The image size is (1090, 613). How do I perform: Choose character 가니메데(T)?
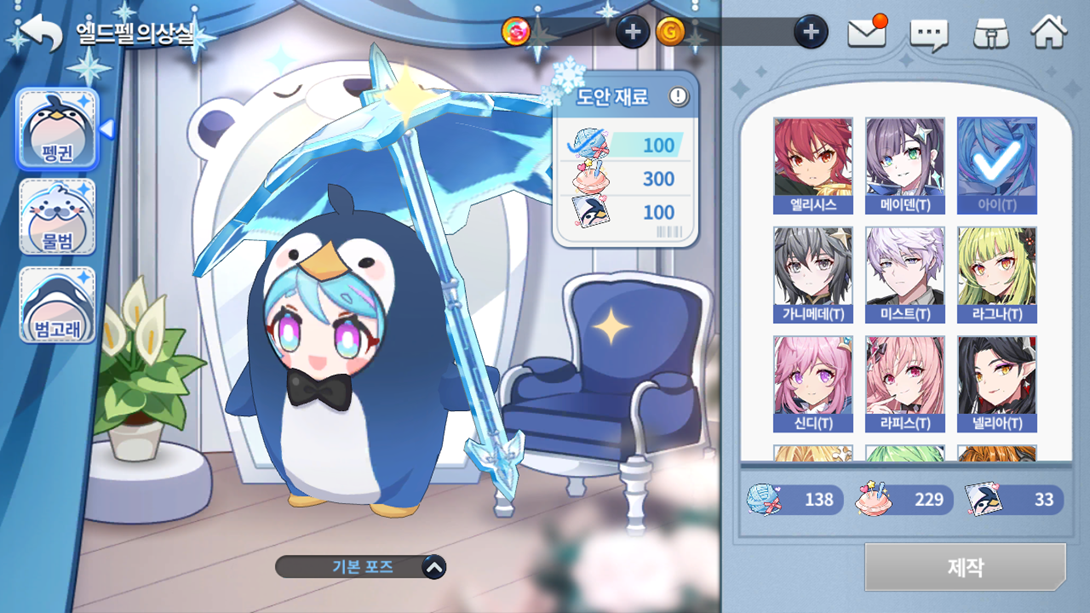(x=813, y=274)
